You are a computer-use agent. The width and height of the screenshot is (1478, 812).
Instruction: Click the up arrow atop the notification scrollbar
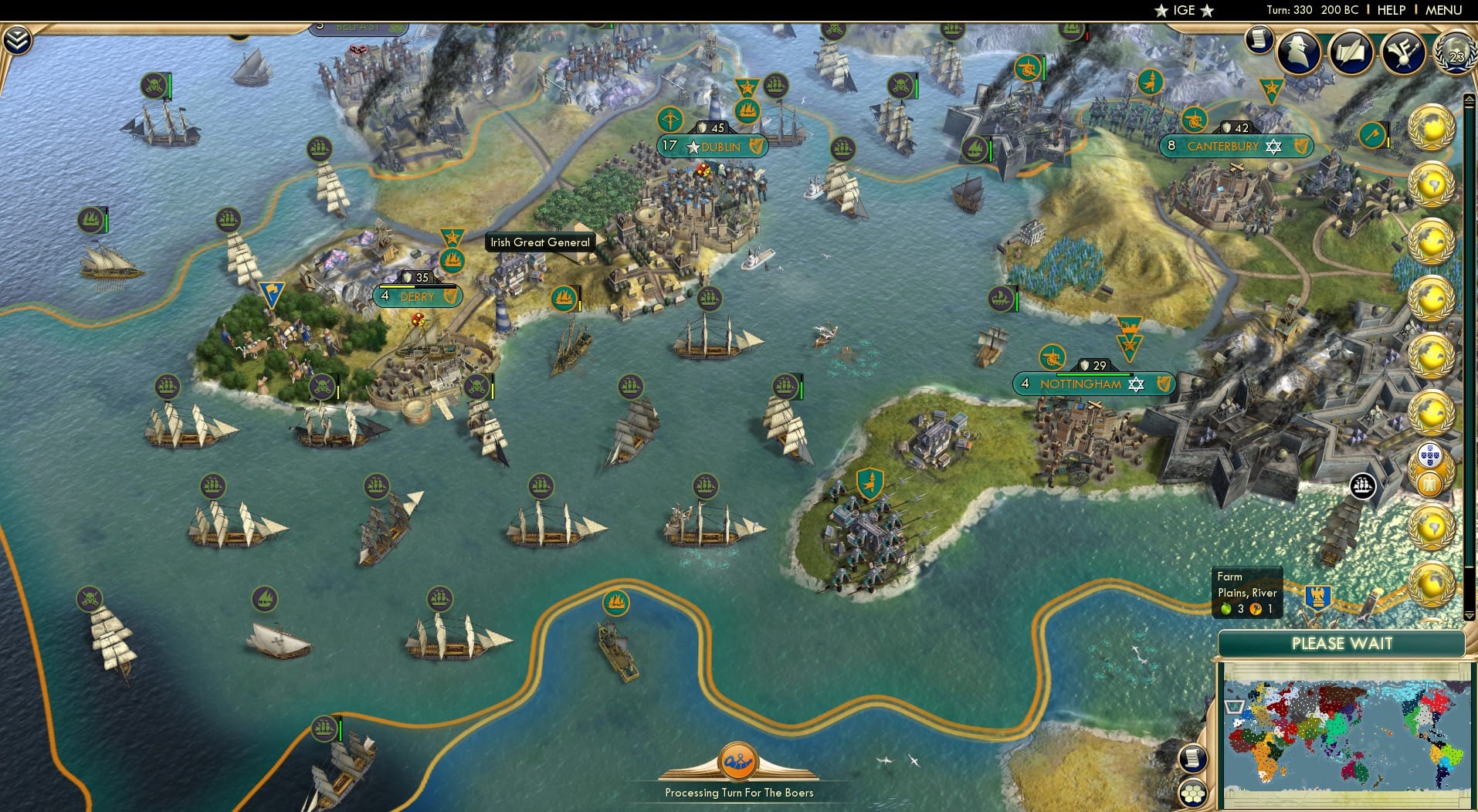(1468, 99)
